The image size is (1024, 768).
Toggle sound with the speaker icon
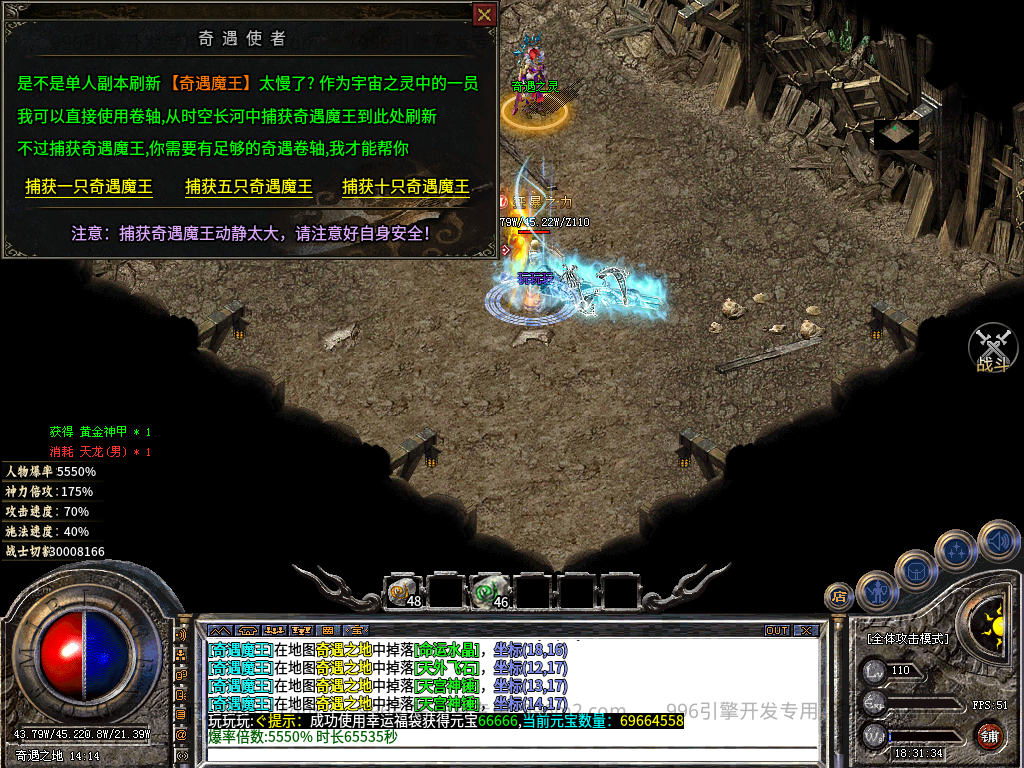pos(997,540)
